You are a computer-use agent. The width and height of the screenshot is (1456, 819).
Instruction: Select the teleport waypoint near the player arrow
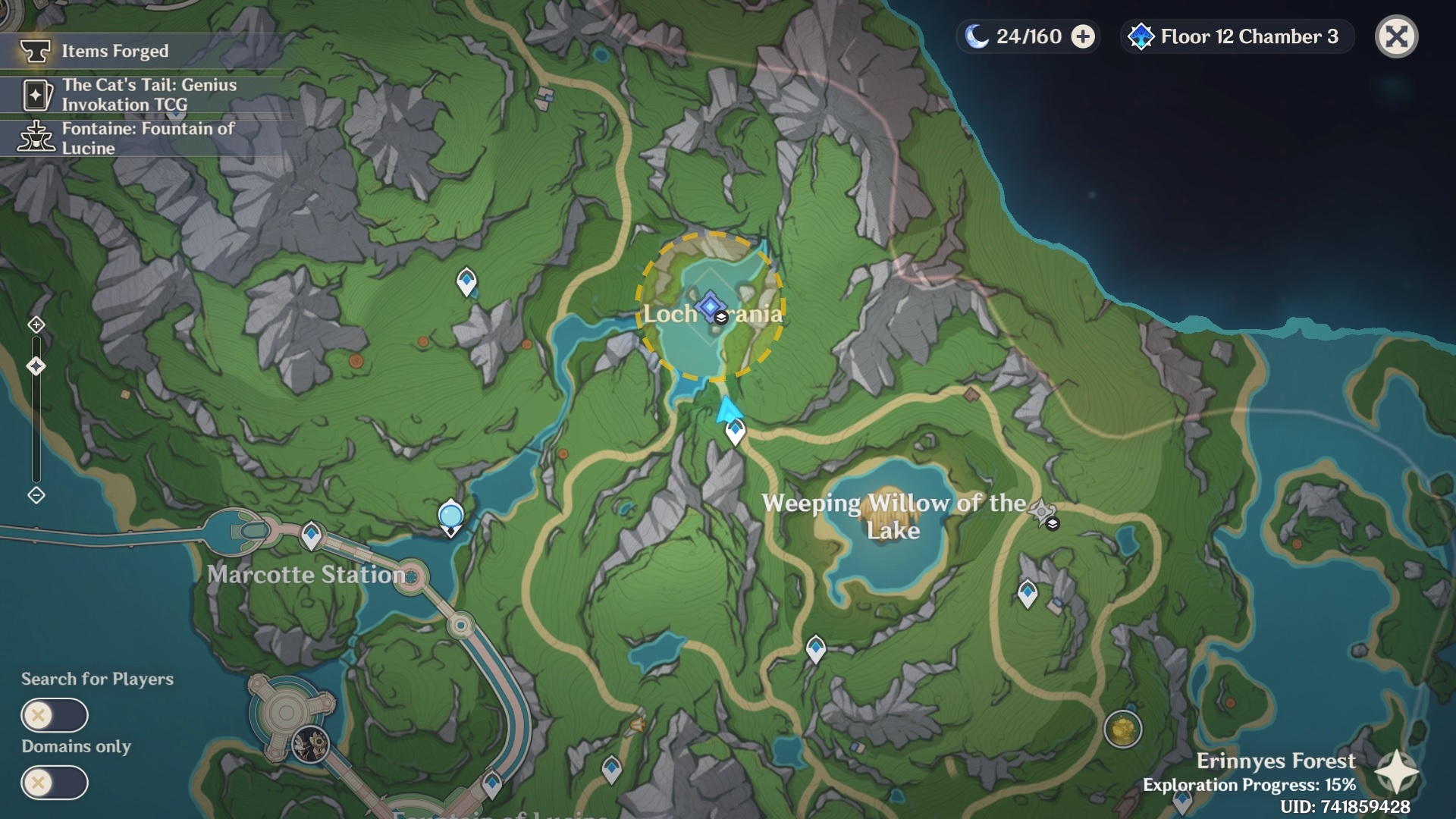735,431
